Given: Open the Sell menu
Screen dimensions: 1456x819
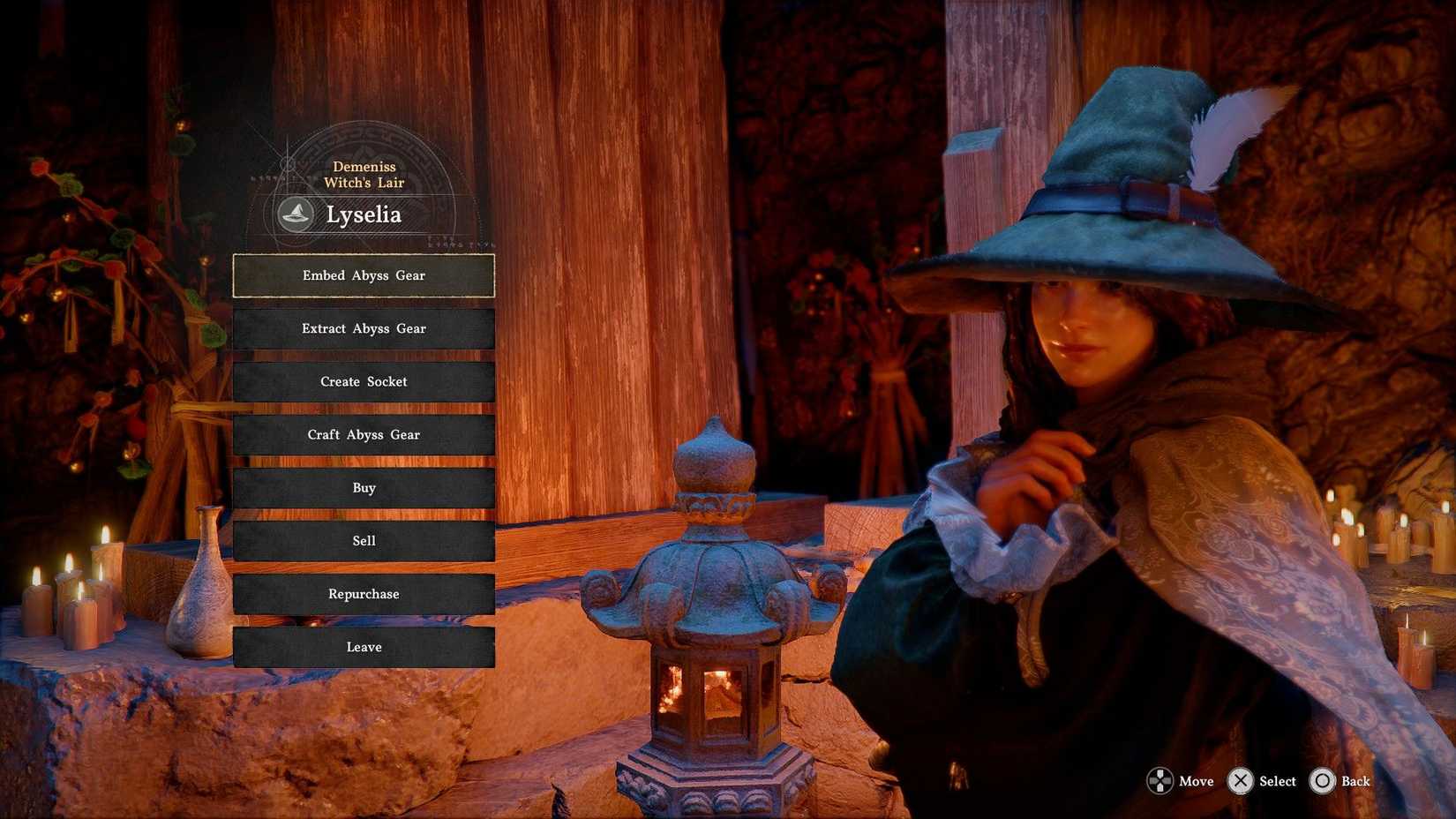Looking at the screenshot, I should click(364, 540).
